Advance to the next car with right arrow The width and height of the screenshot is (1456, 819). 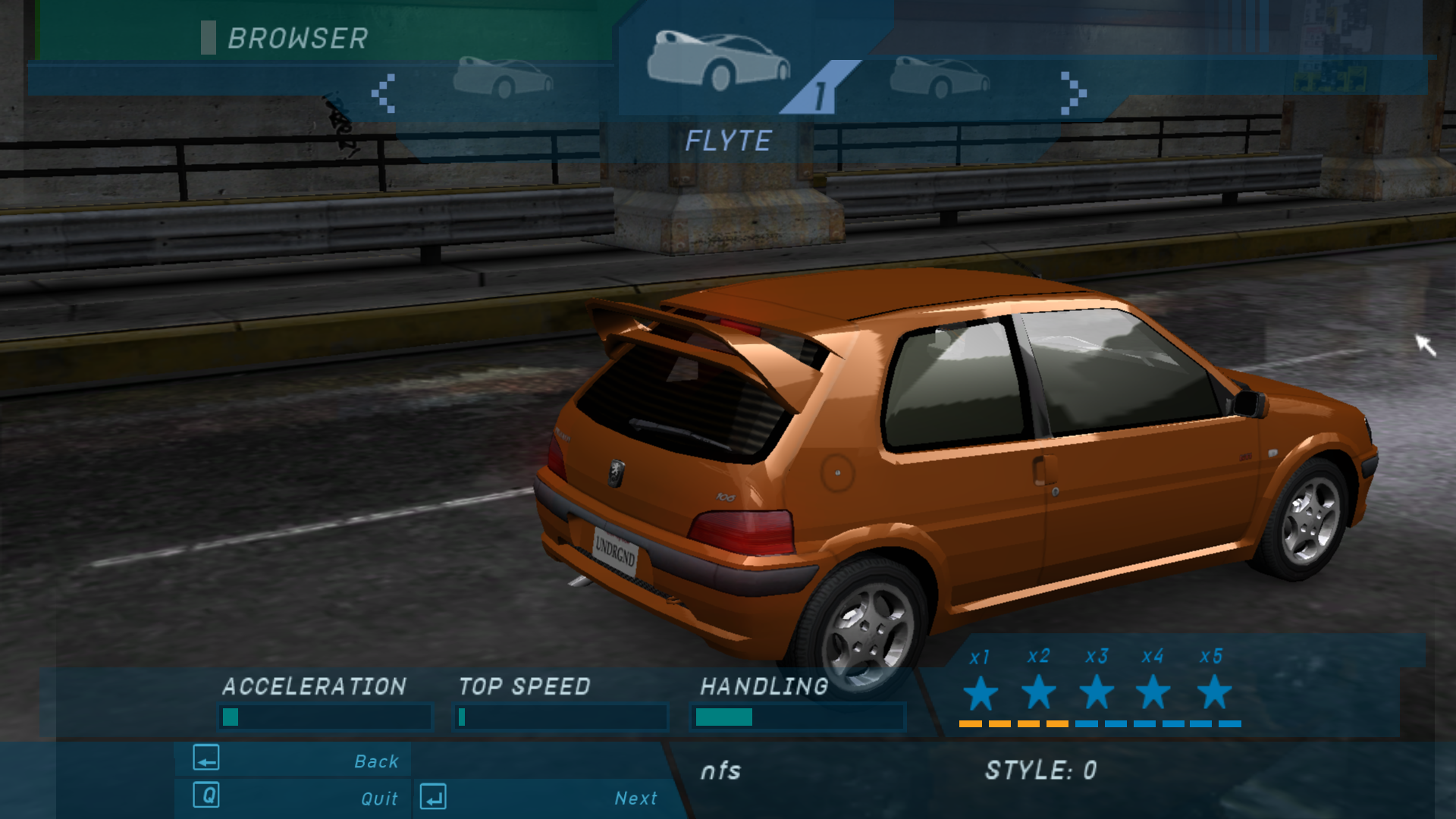(x=1072, y=93)
